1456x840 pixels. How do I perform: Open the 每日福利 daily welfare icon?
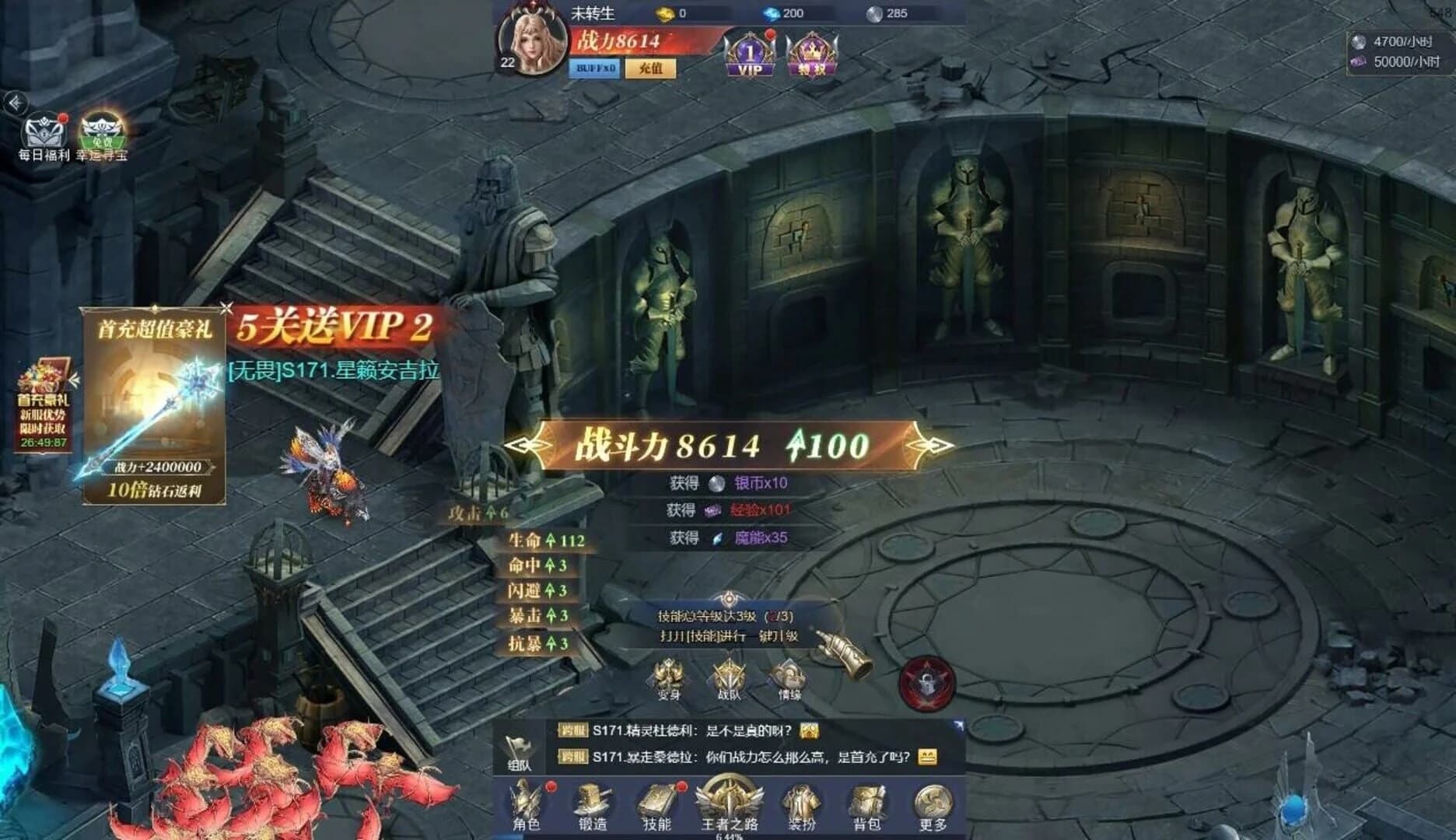44,131
